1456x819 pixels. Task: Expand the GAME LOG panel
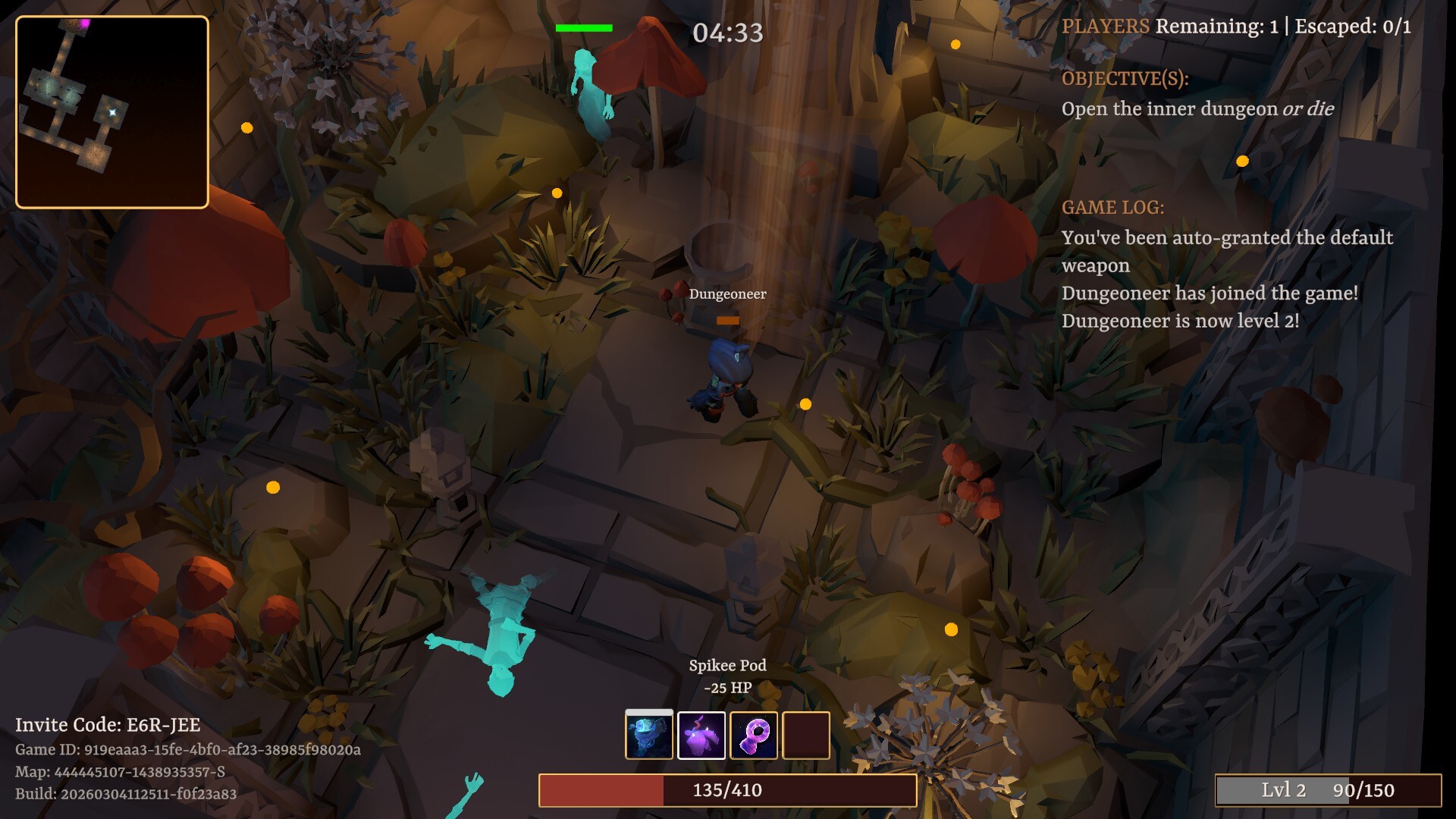[1114, 207]
